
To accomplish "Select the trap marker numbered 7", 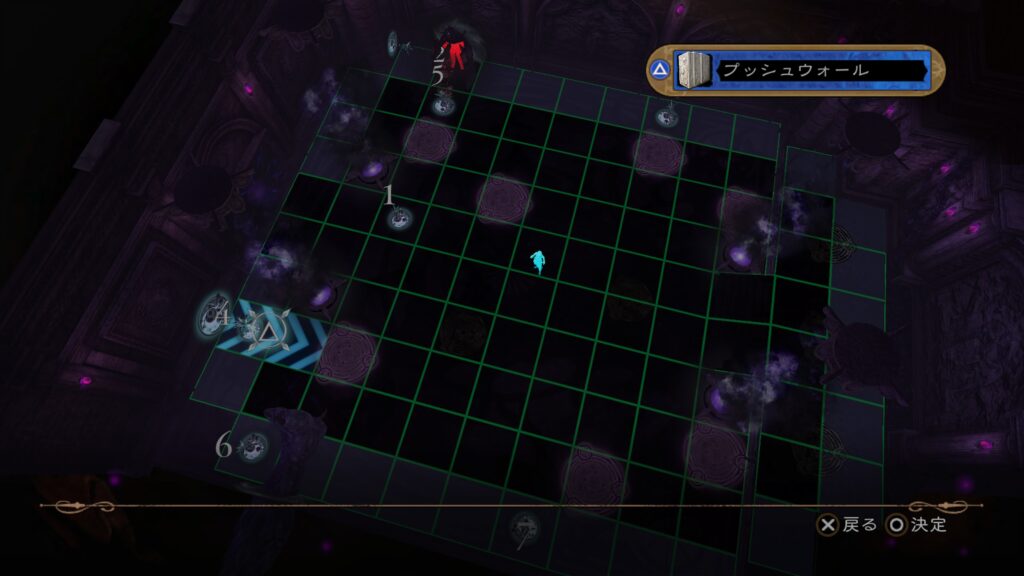I will point(523,527).
